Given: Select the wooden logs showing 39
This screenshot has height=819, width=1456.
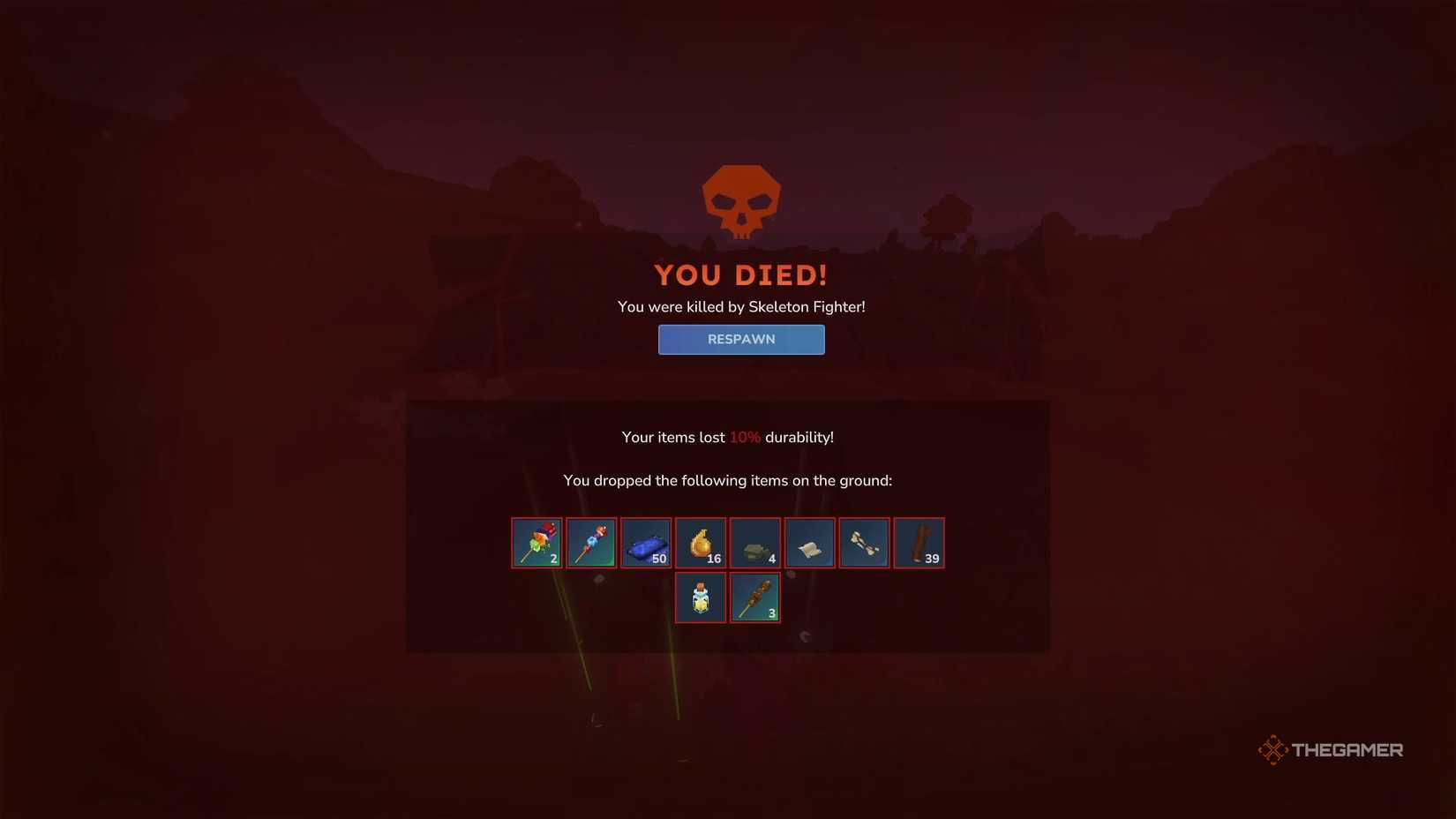Looking at the screenshot, I should coord(919,542).
